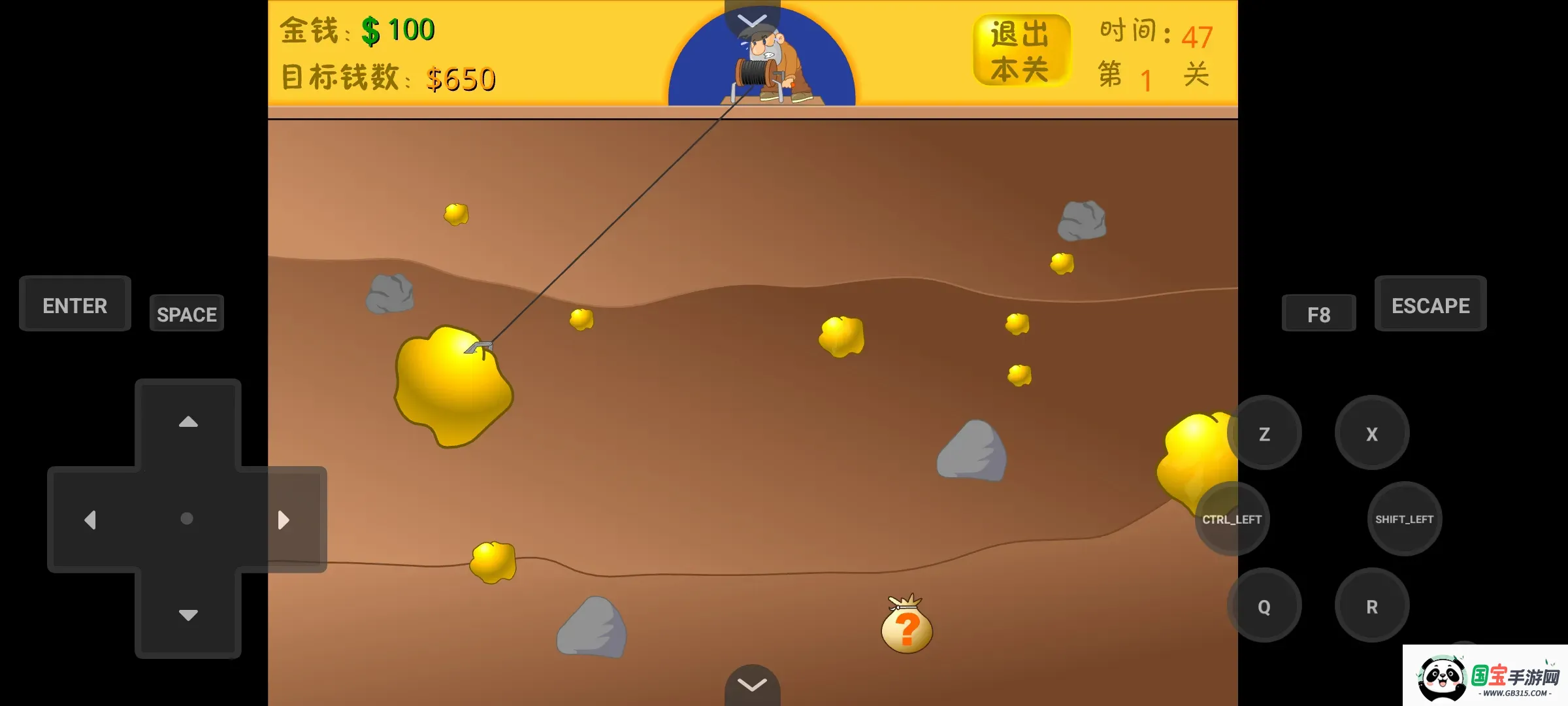
Task: Tap the R button on the right pad
Action: (x=1372, y=605)
